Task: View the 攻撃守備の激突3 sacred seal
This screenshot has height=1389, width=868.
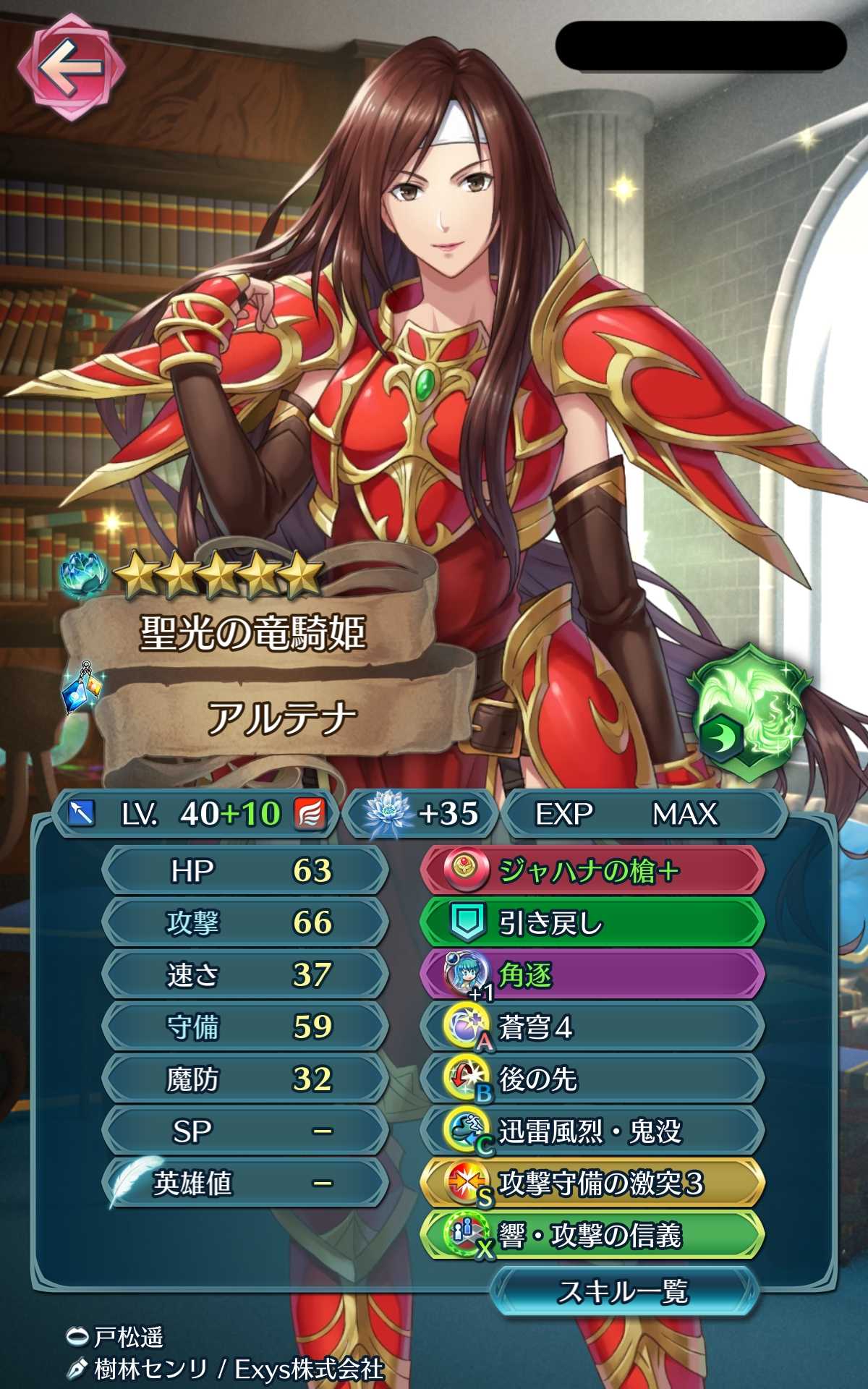Action: 592,1184
